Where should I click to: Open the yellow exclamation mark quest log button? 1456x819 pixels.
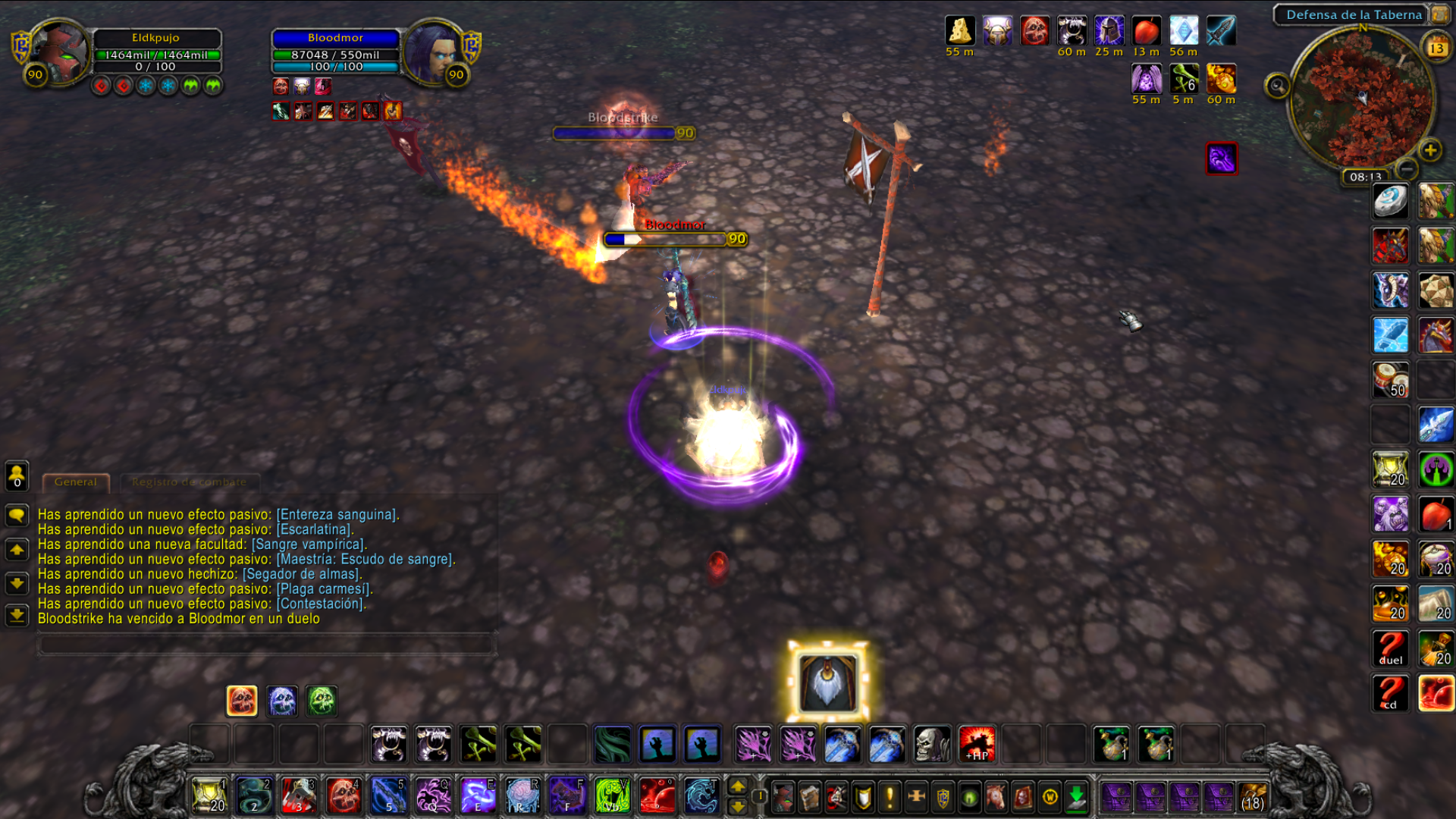tap(890, 797)
